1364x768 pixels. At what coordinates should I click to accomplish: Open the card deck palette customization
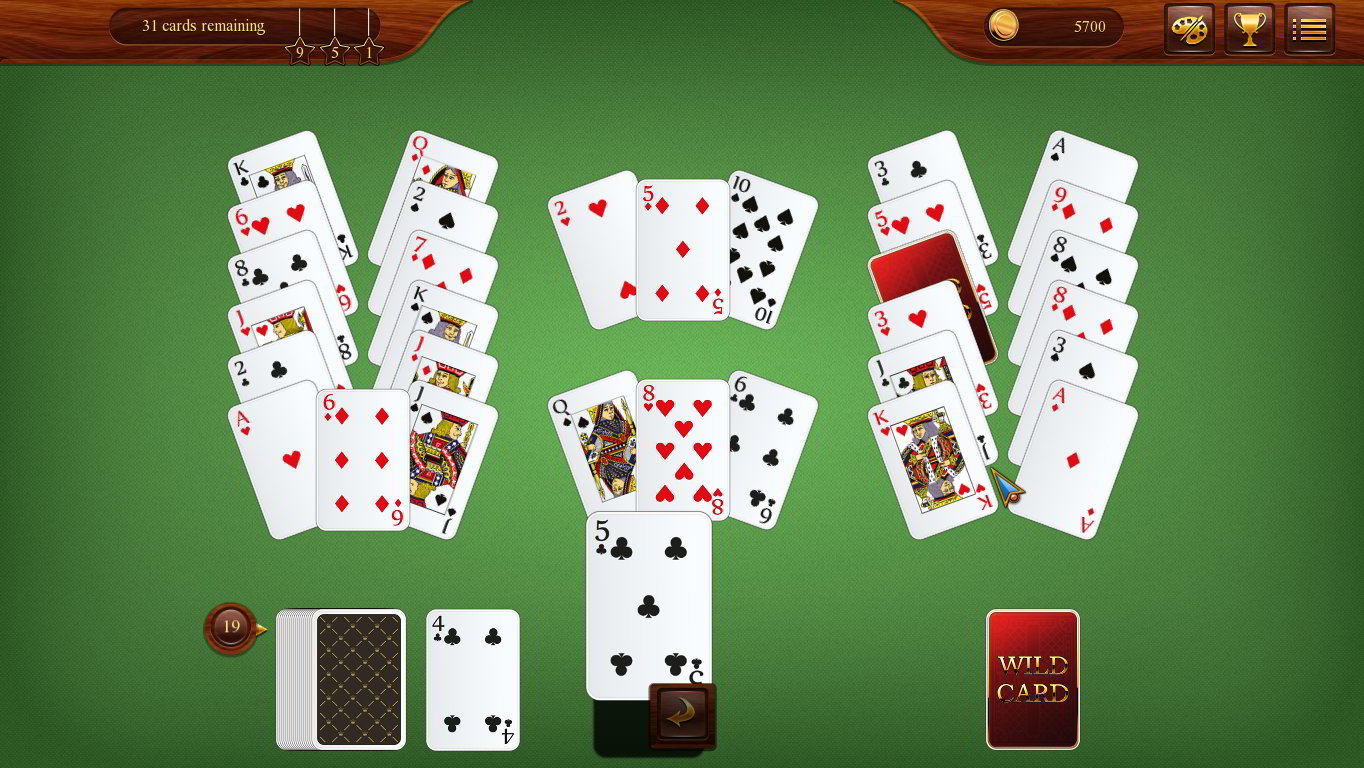click(1188, 27)
